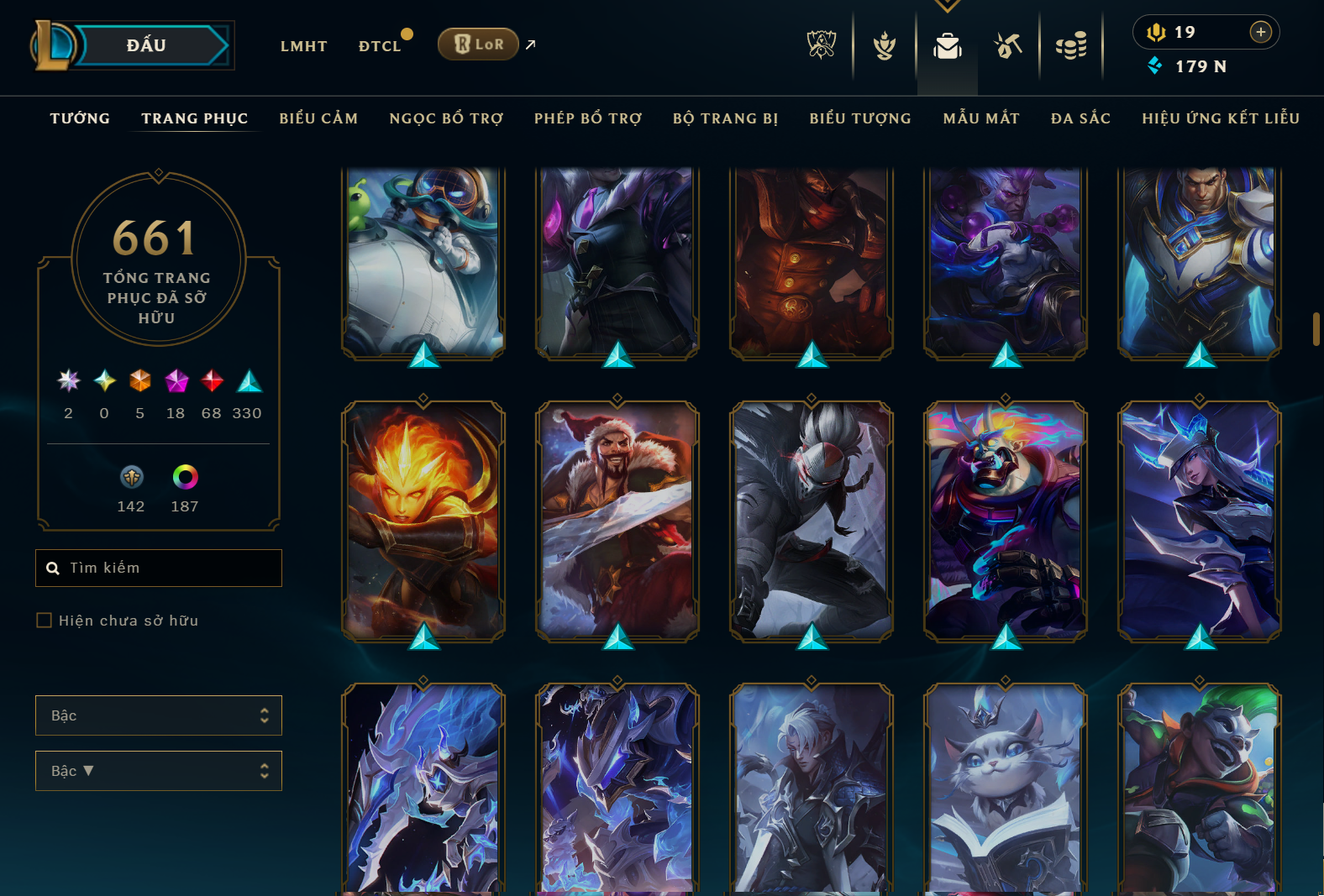
Task: Click the esports trophy icon
Action: point(822,46)
